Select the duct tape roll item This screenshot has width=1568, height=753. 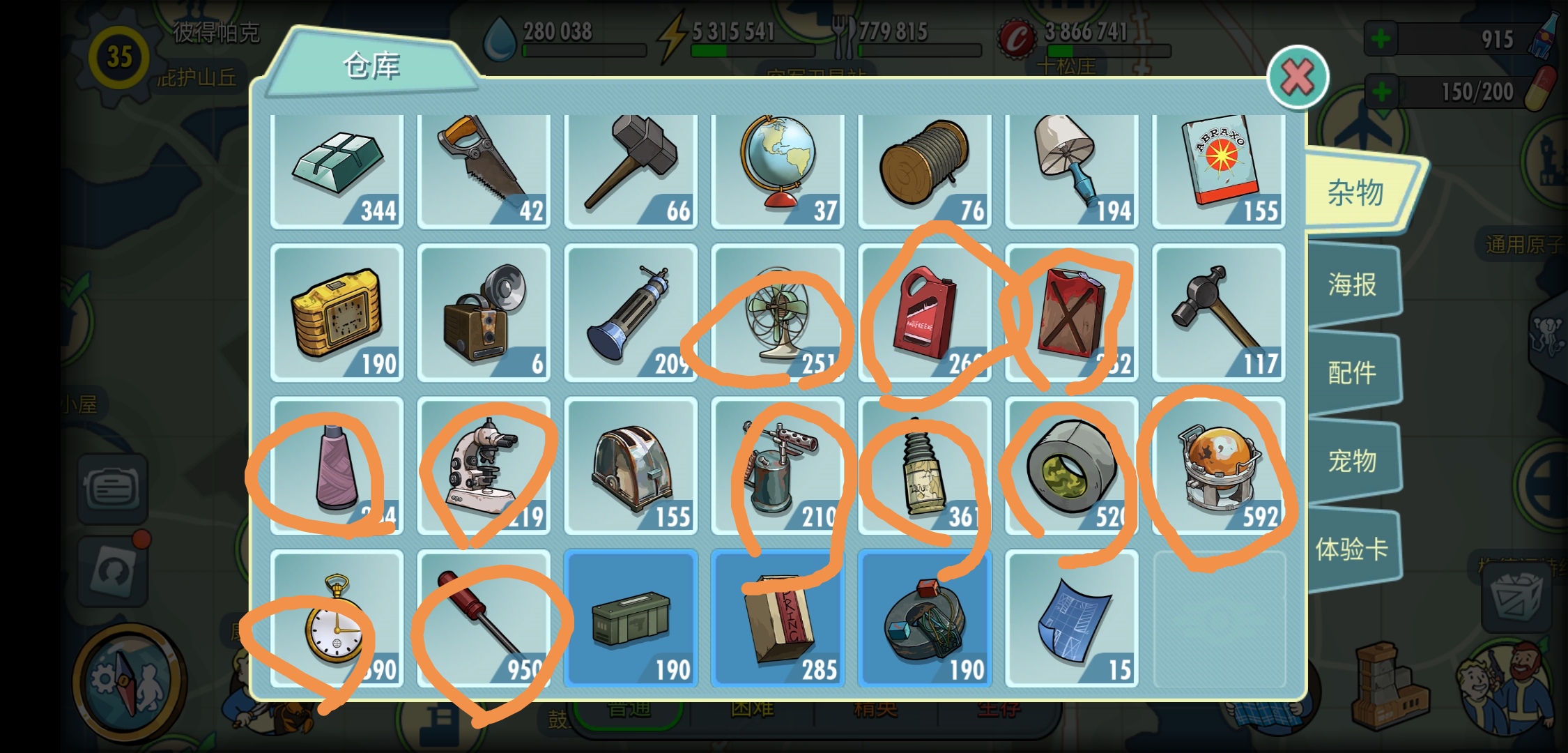[1072, 466]
